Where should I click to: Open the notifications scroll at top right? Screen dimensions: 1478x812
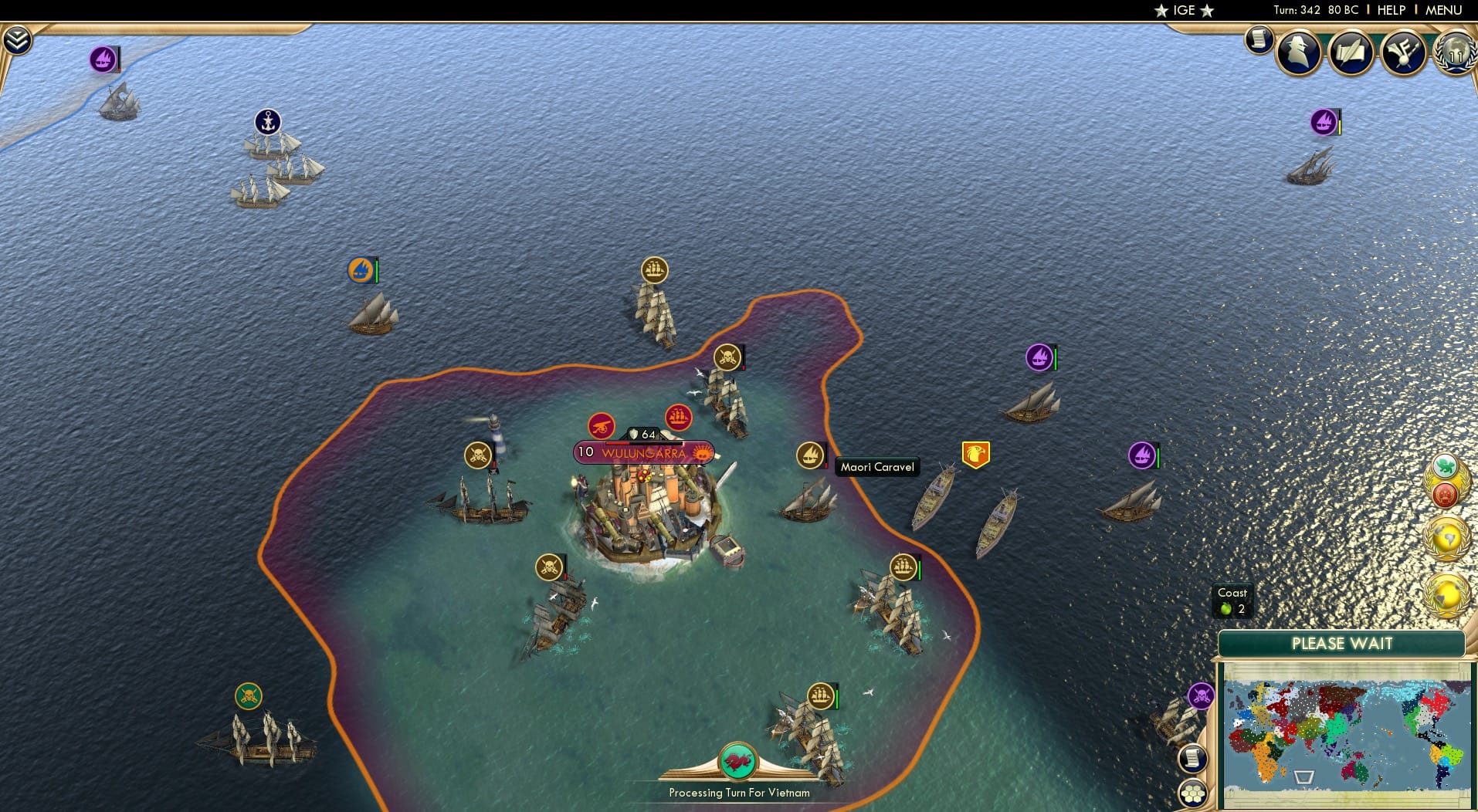point(1259,40)
